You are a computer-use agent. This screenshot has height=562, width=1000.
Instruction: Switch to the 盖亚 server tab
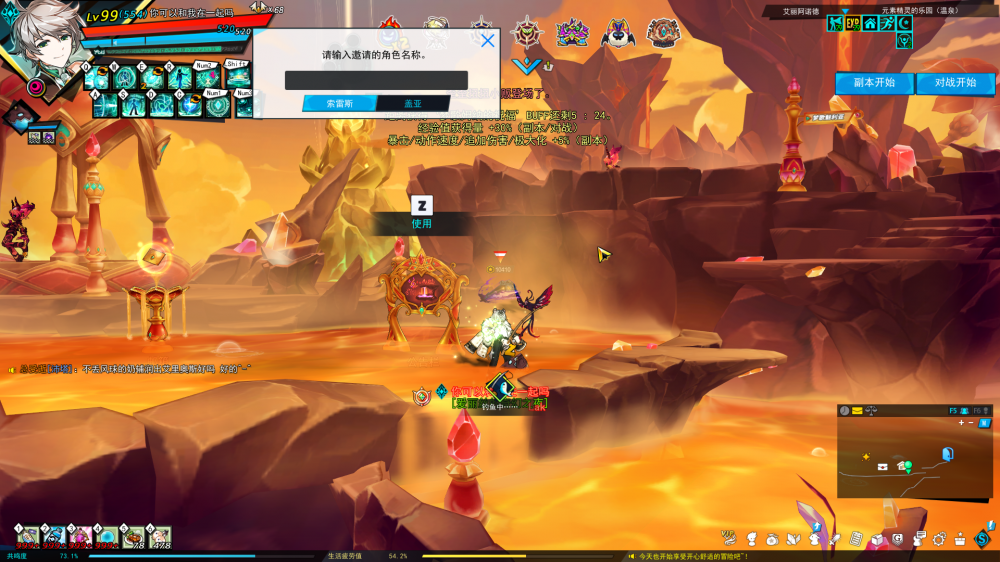click(x=413, y=103)
